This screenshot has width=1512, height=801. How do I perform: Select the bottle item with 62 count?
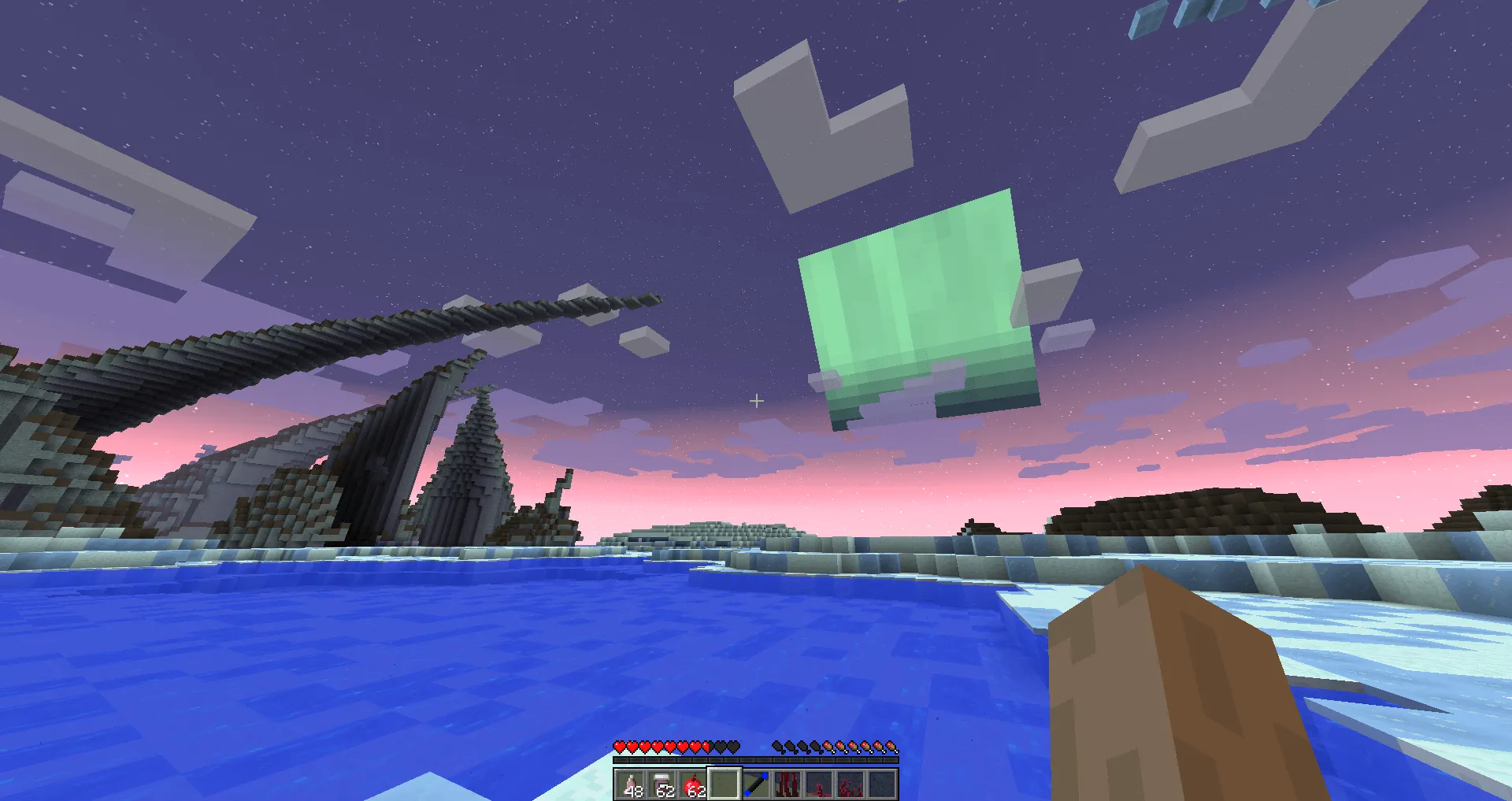[x=662, y=785]
